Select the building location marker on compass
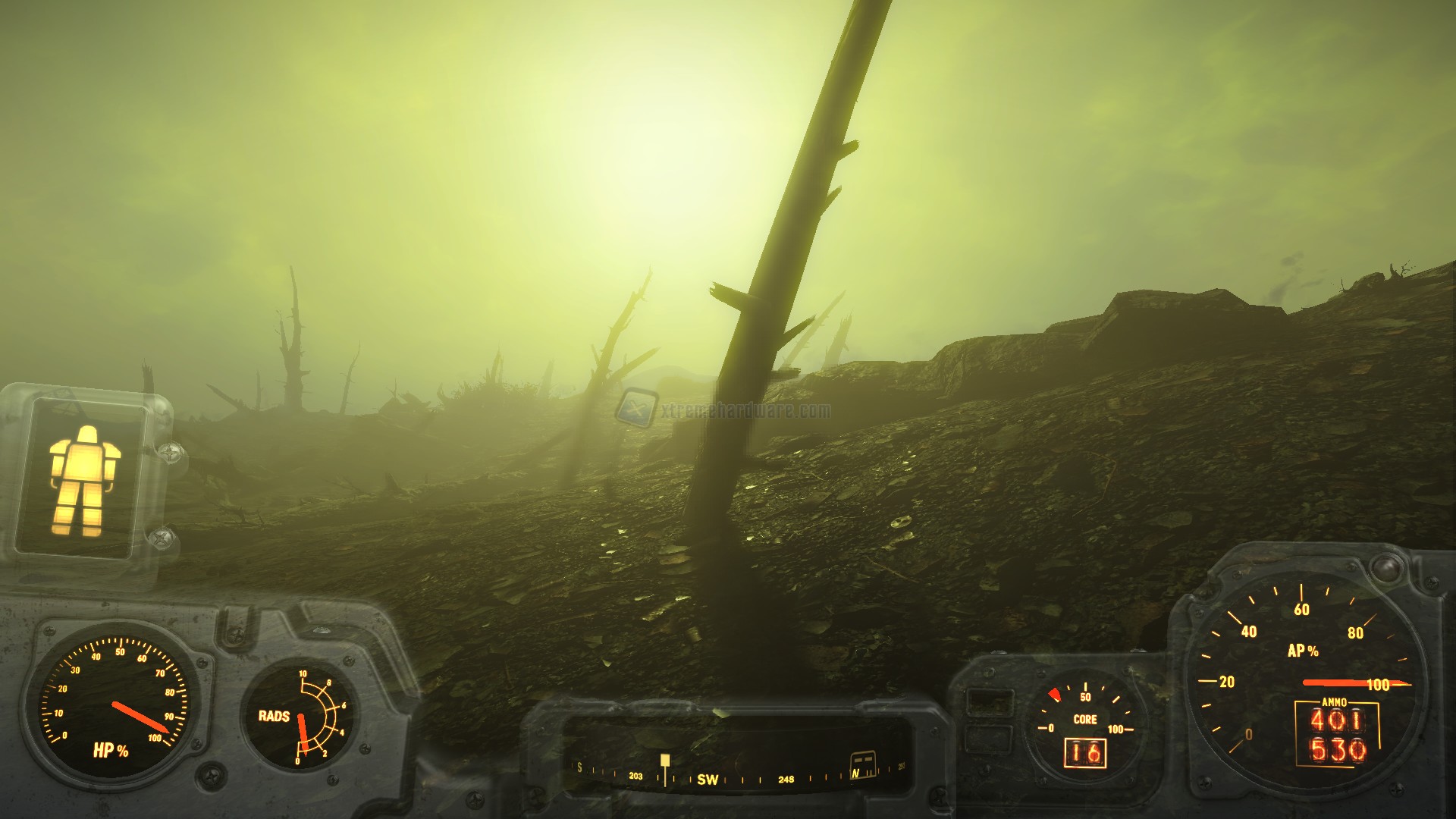Viewport: 1456px width, 819px height. point(861,761)
